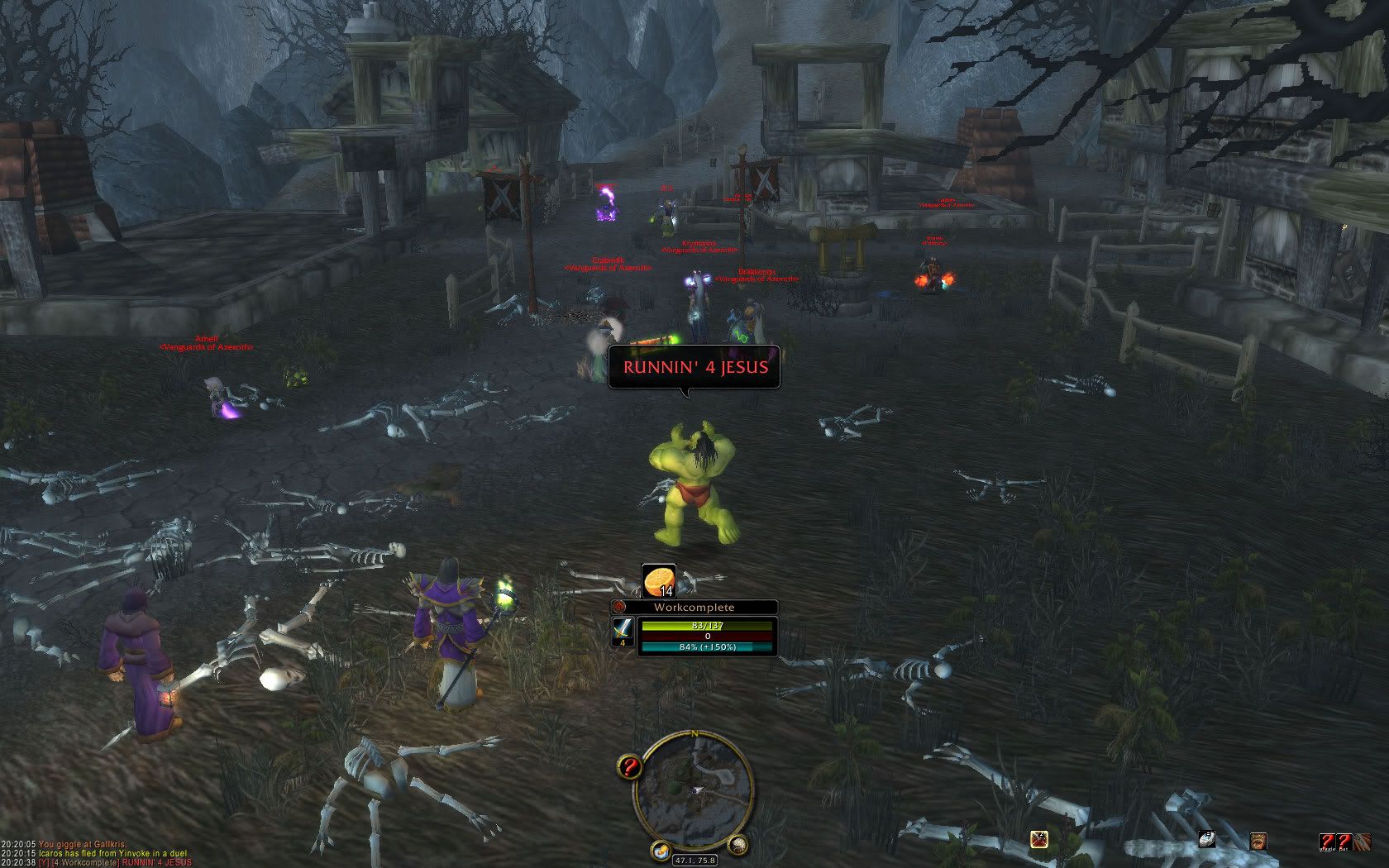Click the orange food buff above Workcomplete's frame
The width and height of the screenshot is (1389, 868).
click(659, 579)
